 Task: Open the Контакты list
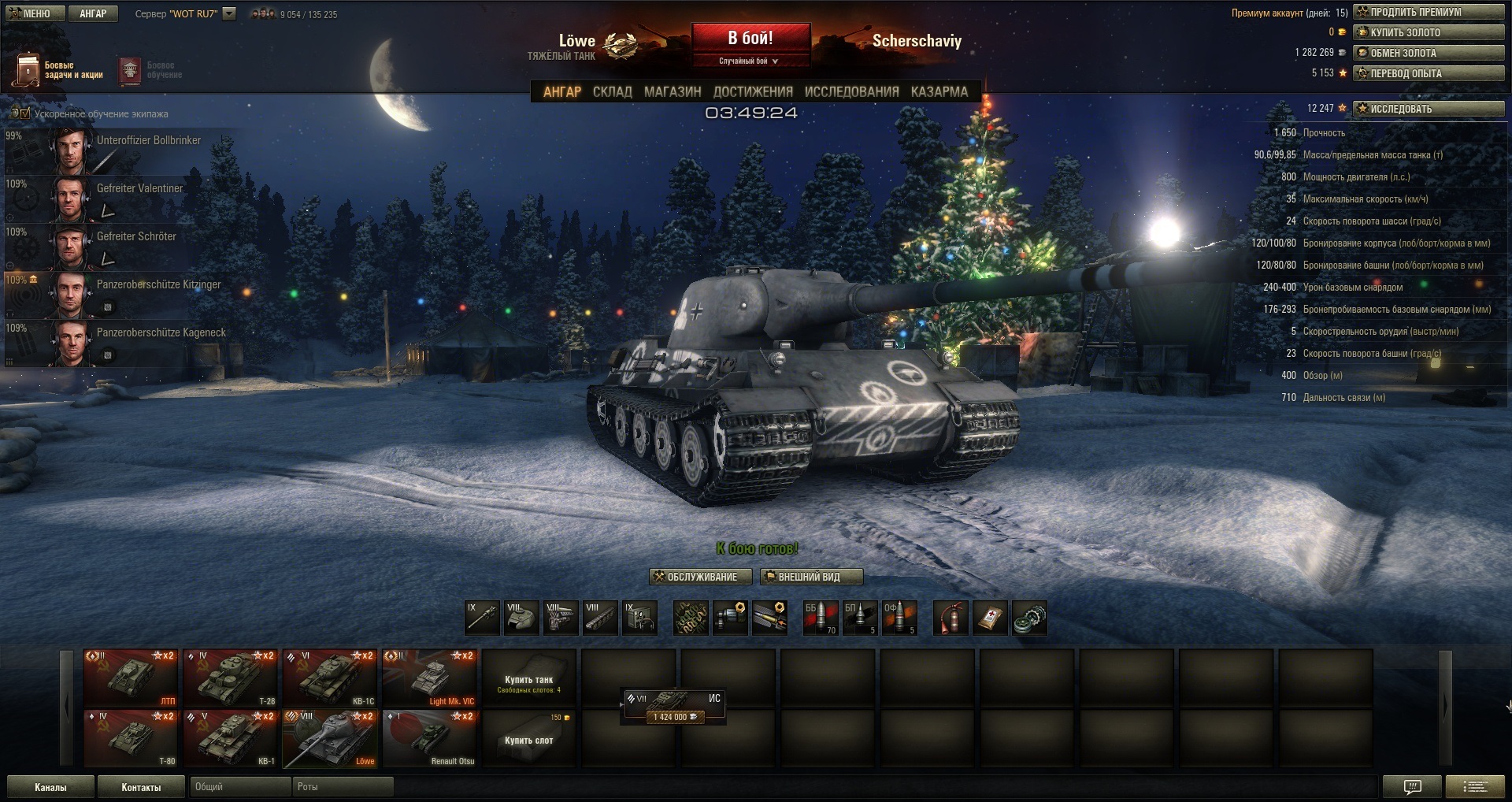coord(141,787)
